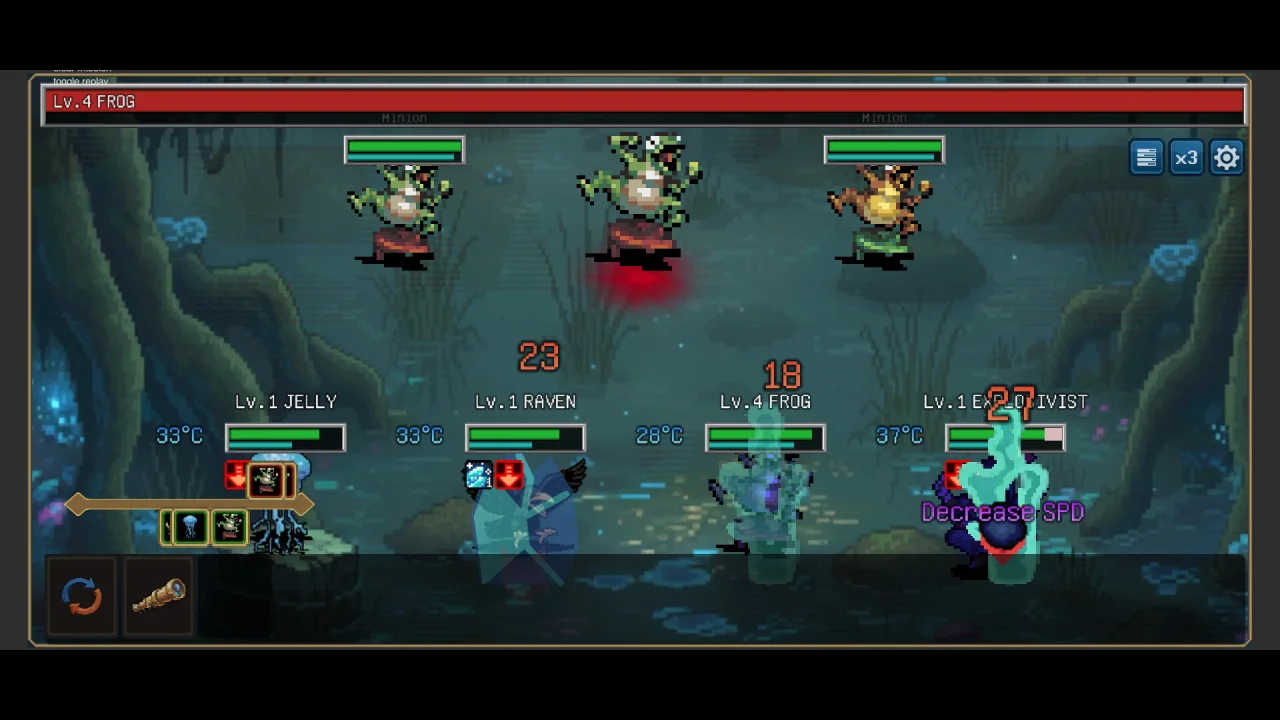
Task: Select the jellyfish portrait in the turn order
Action: (x=190, y=527)
